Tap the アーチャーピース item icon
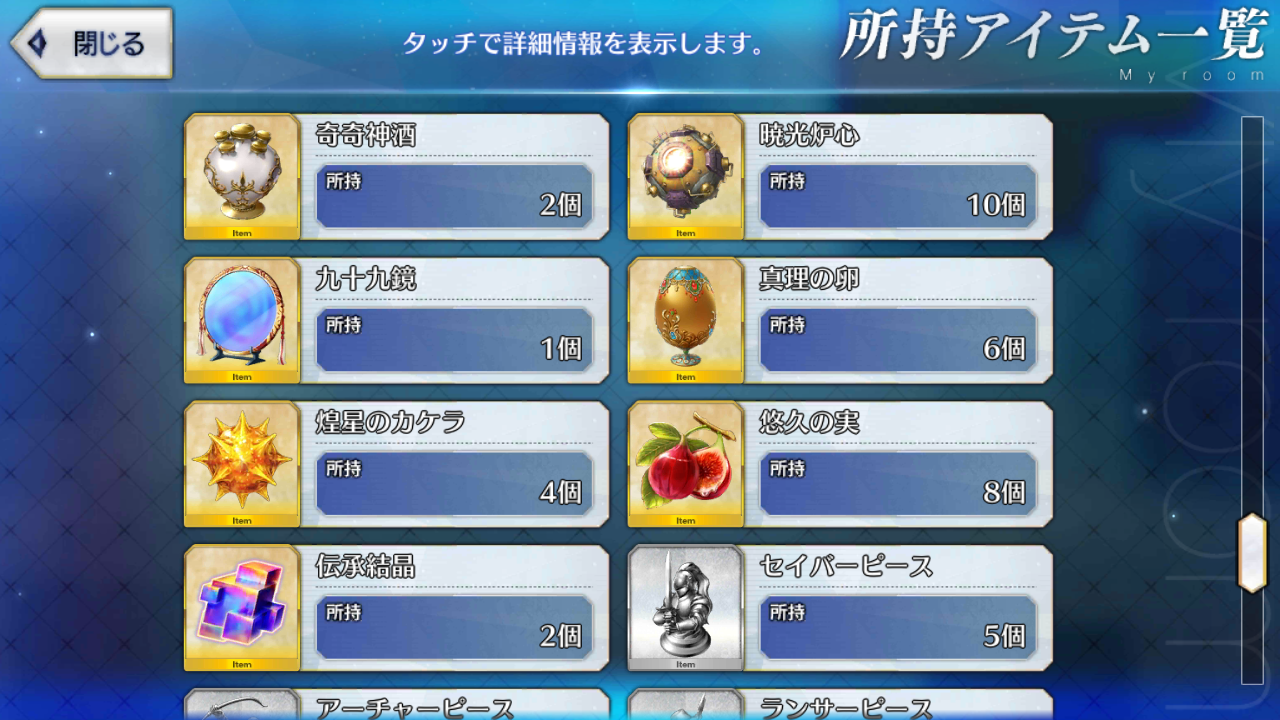The height and width of the screenshot is (720, 1280). point(240,712)
